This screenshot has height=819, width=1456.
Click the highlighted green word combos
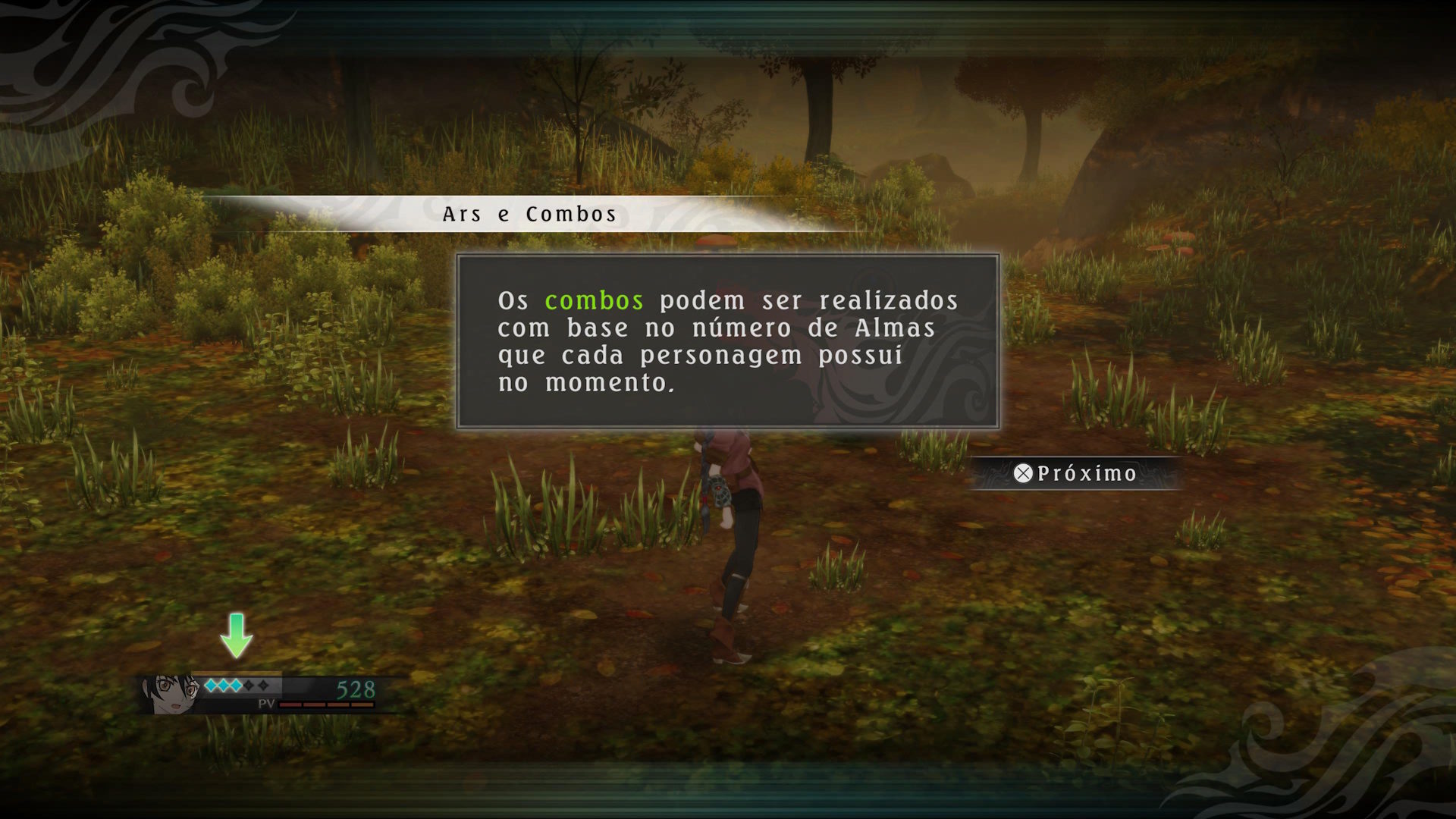coord(594,301)
